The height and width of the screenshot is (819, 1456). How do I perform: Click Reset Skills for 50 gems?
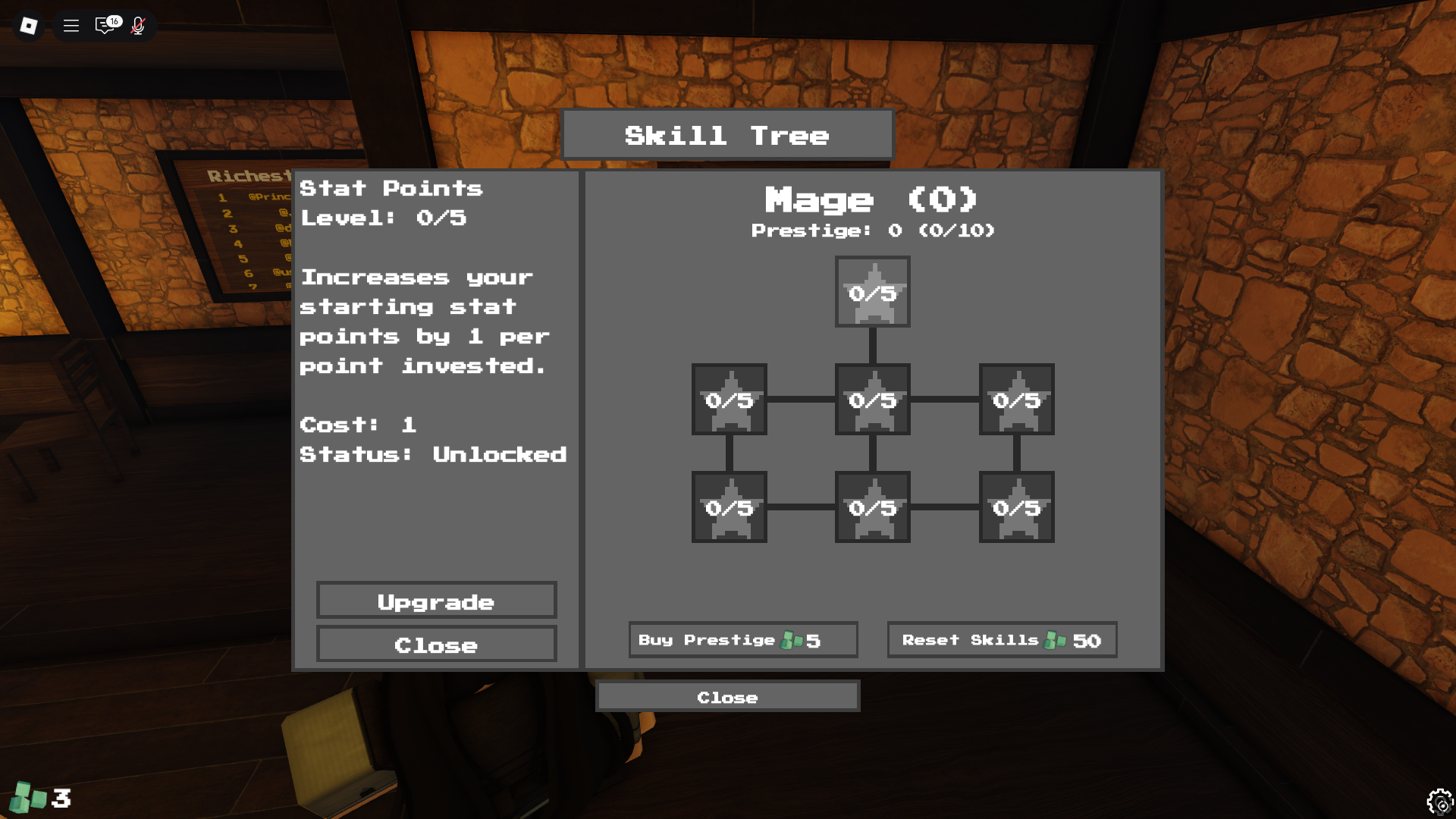[x=1002, y=639]
